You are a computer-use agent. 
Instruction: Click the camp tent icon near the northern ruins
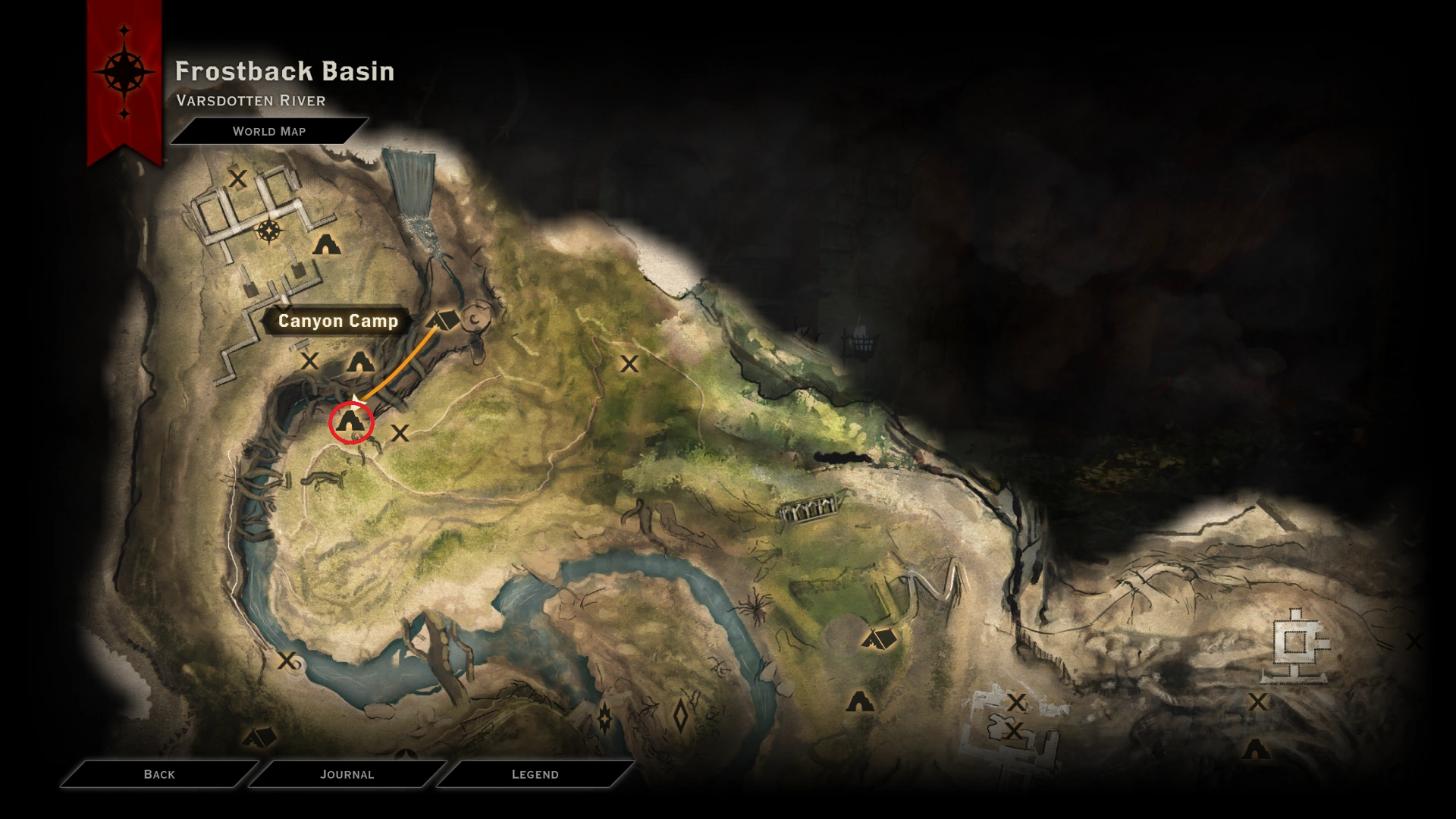tap(326, 245)
